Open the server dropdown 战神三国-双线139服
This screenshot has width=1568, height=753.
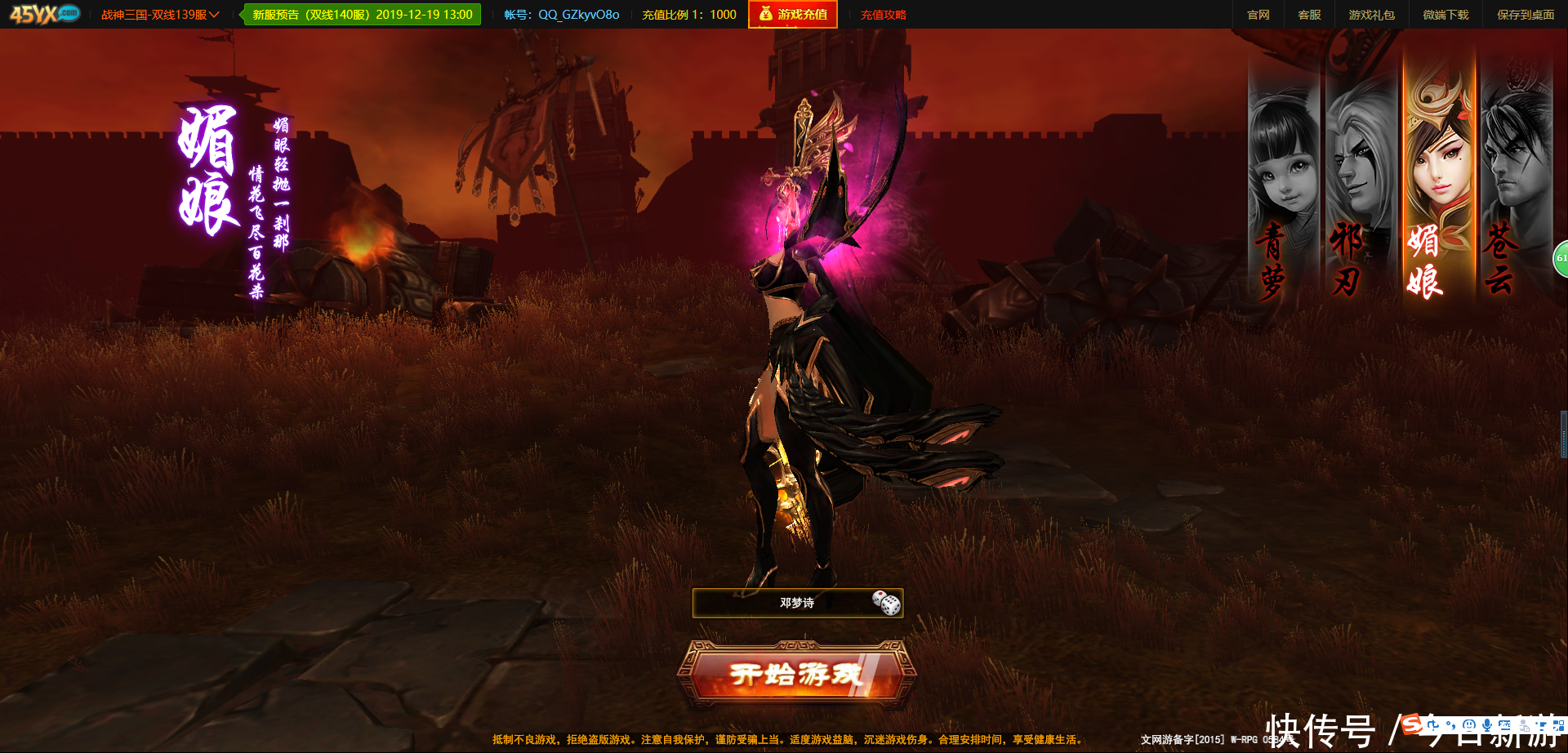tap(160, 15)
